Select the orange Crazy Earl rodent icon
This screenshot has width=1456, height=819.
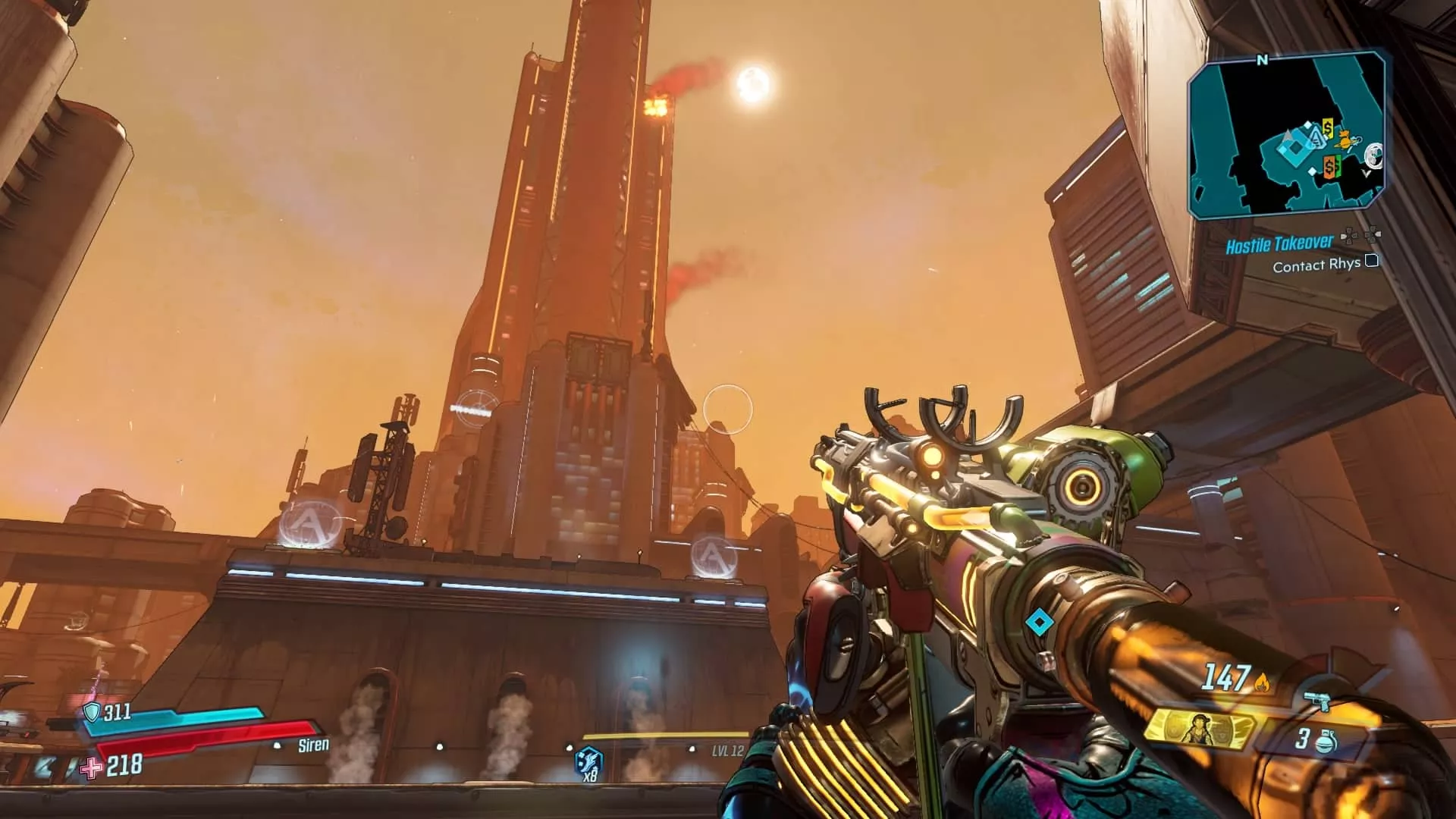pyautogui.click(x=1343, y=139)
